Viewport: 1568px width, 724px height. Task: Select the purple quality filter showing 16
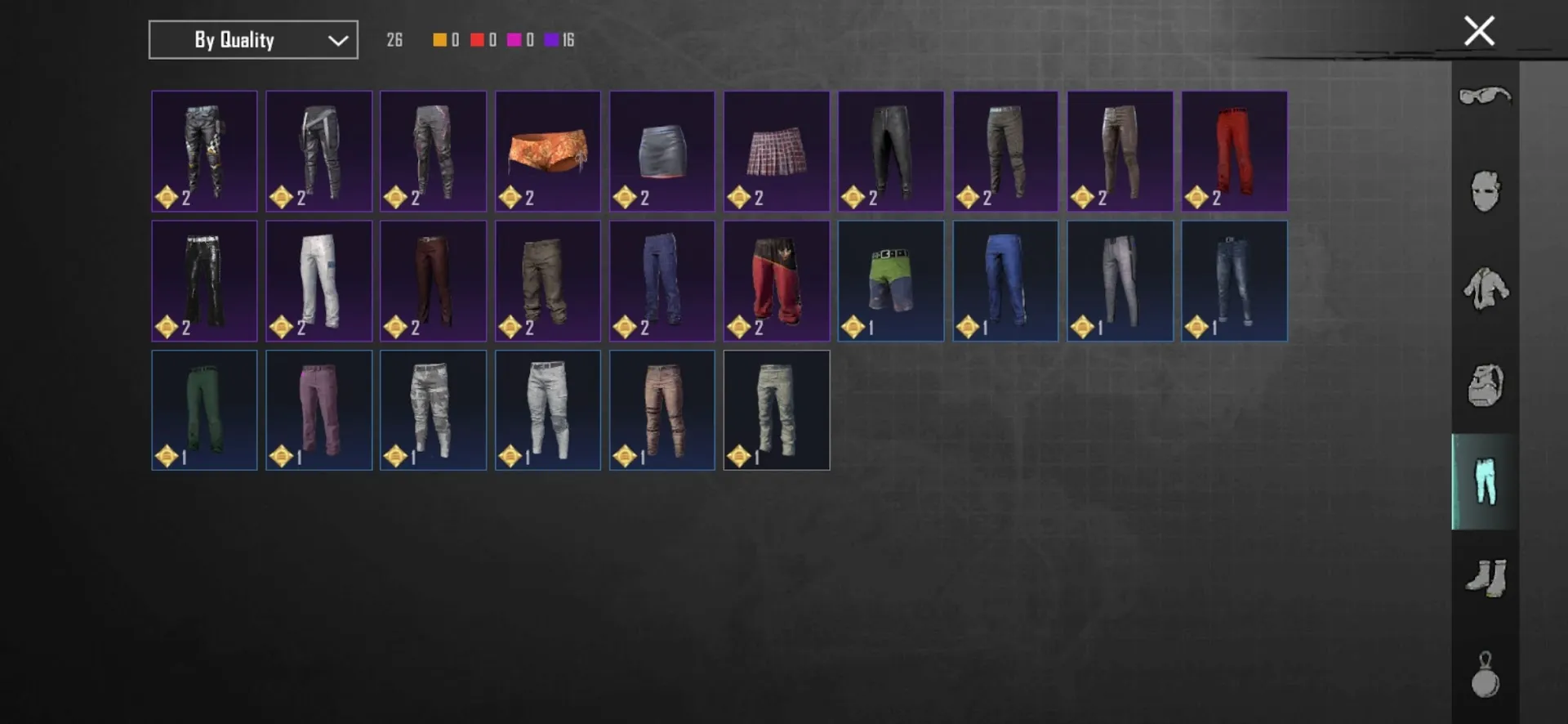[x=559, y=38]
